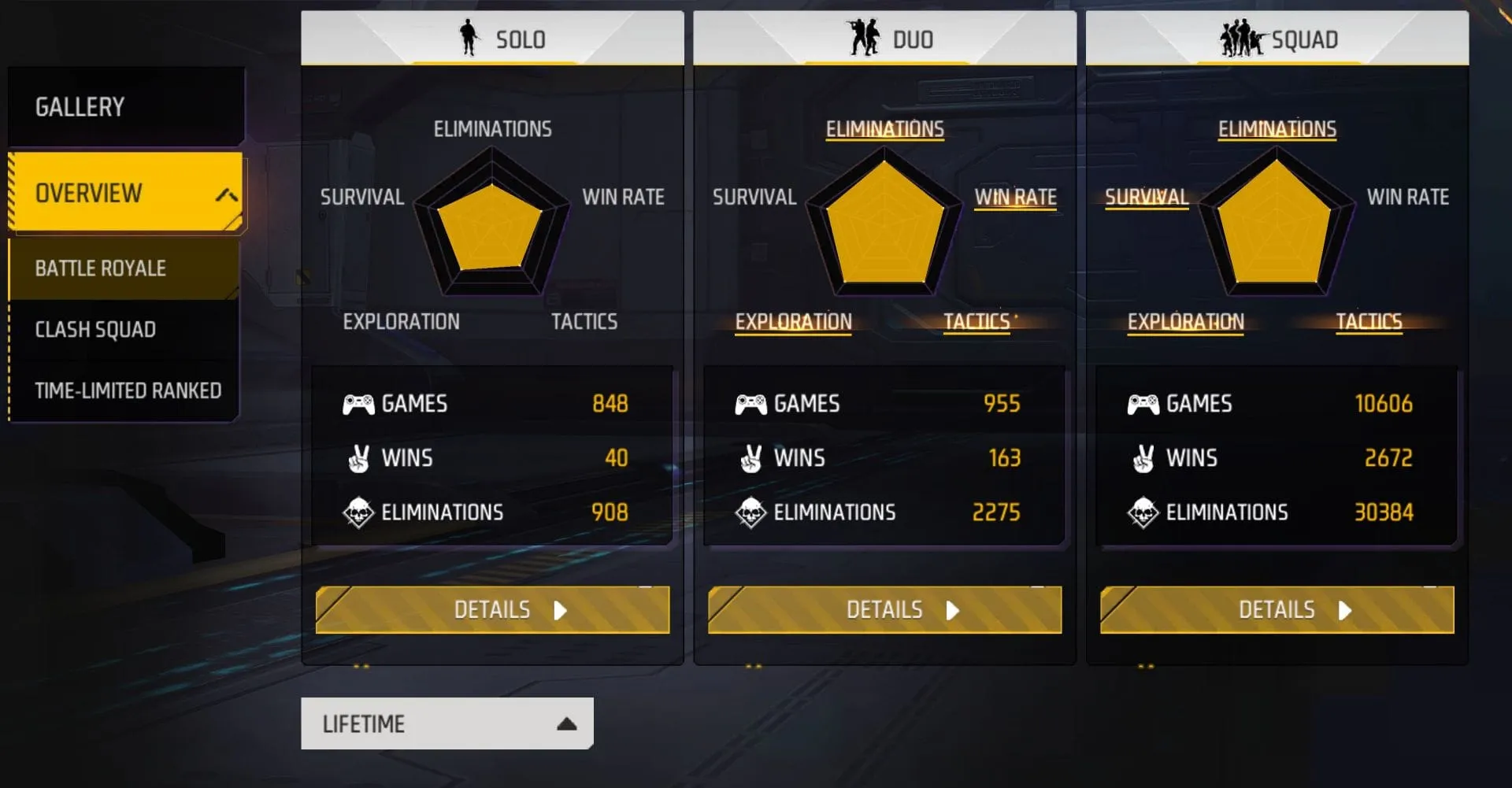Collapse the OVERVIEW section via its chevron
The height and width of the screenshot is (788, 1512).
tap(226, 194)
